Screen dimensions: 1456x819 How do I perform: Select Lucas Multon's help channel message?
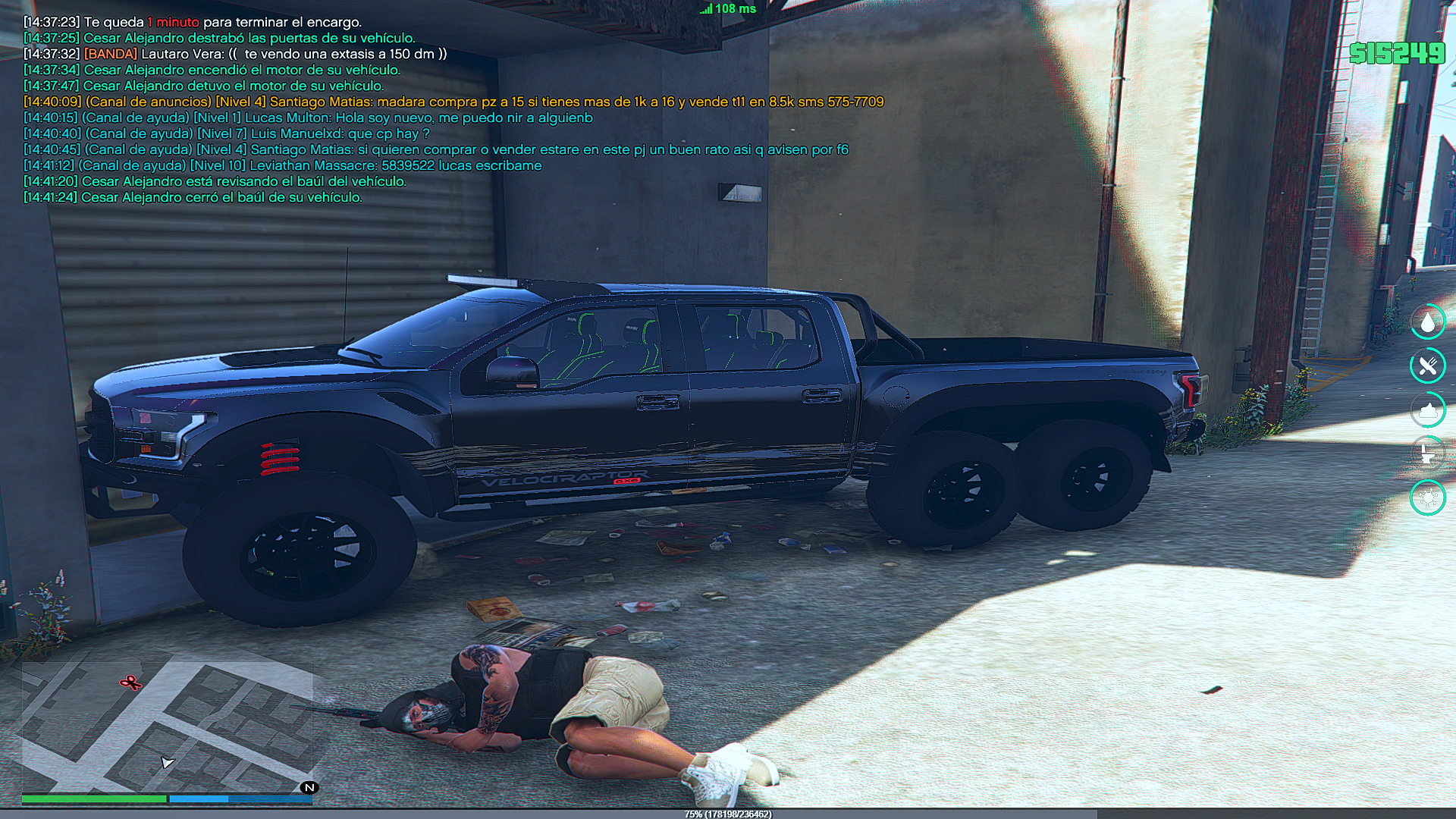pyautogui.click(x=308, y=118)
